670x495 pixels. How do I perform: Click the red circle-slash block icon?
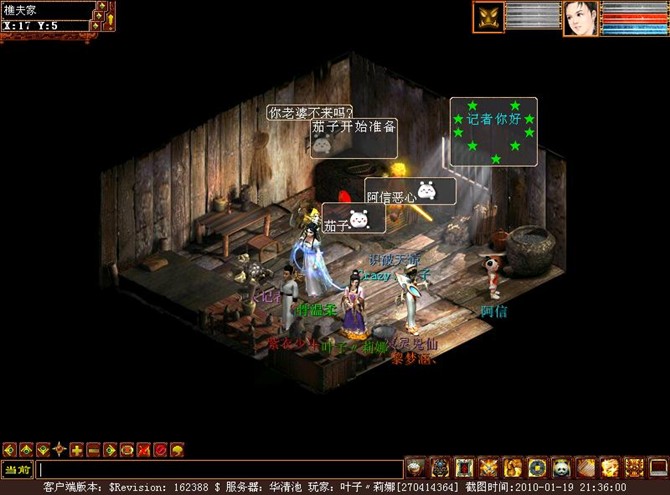[x=160, y=449]
